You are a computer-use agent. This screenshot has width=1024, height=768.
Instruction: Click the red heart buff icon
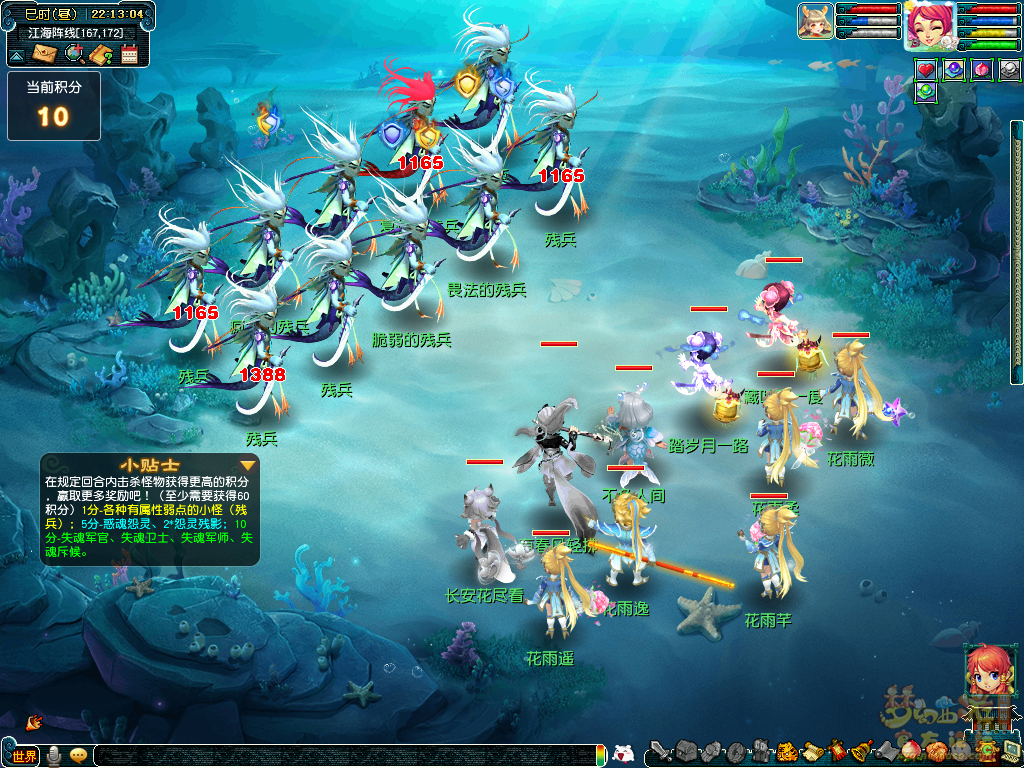(x=926, y=70)
